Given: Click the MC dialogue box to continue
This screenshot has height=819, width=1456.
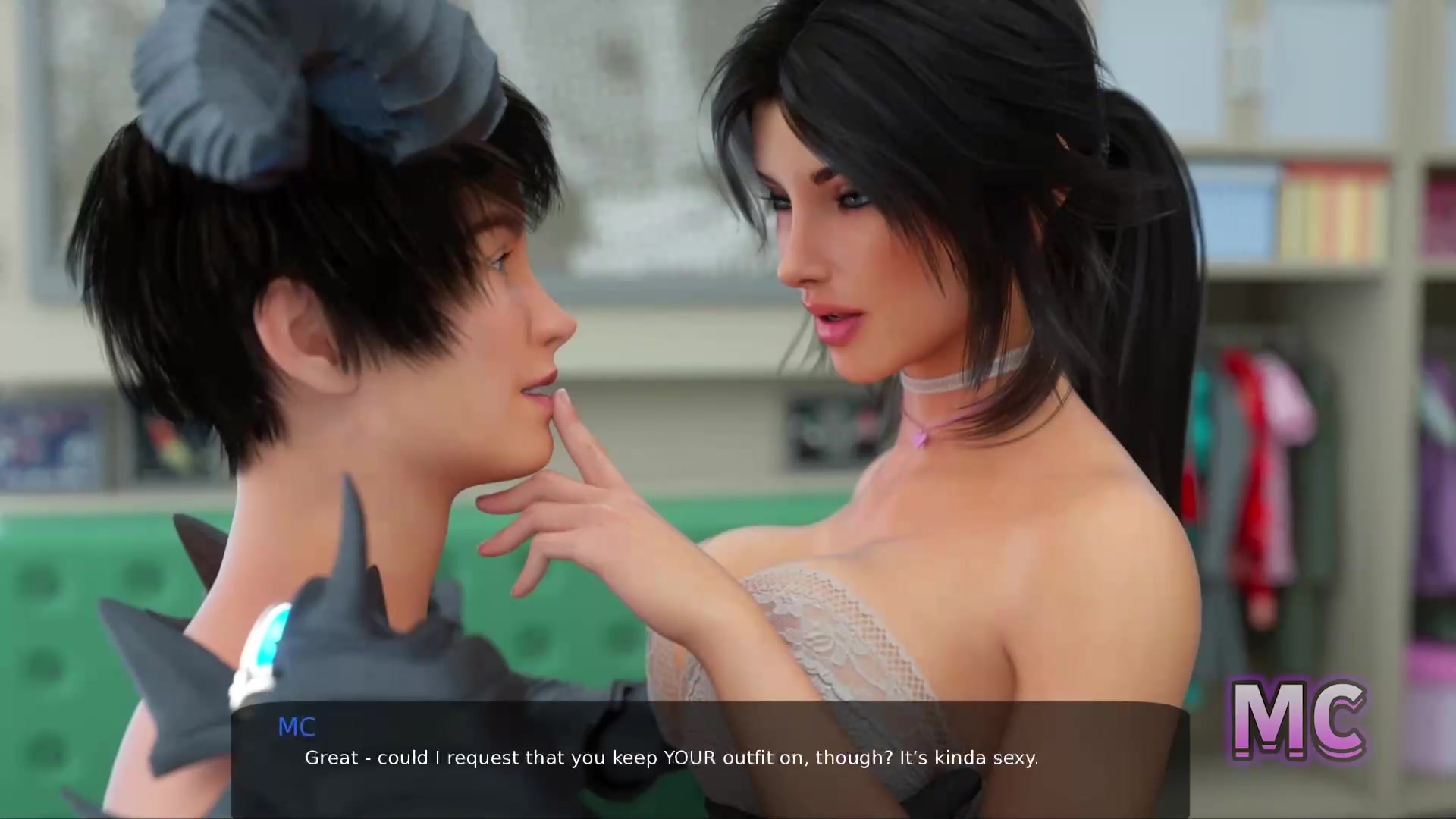Looking at the screenshot, I should pyautogui.click(x=709, y=758).
